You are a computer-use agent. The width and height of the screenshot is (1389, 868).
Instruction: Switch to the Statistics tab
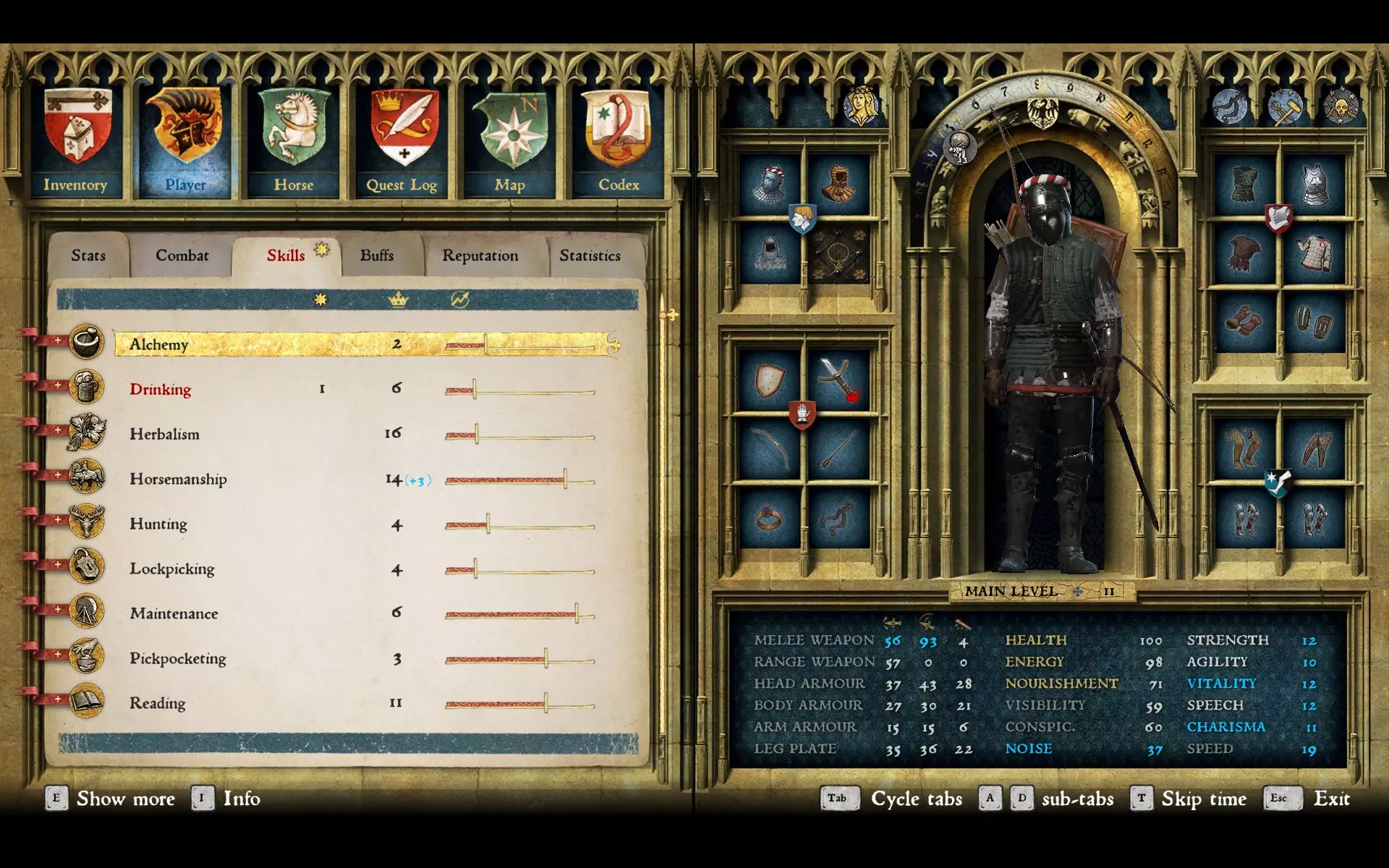tap(590, 255)
